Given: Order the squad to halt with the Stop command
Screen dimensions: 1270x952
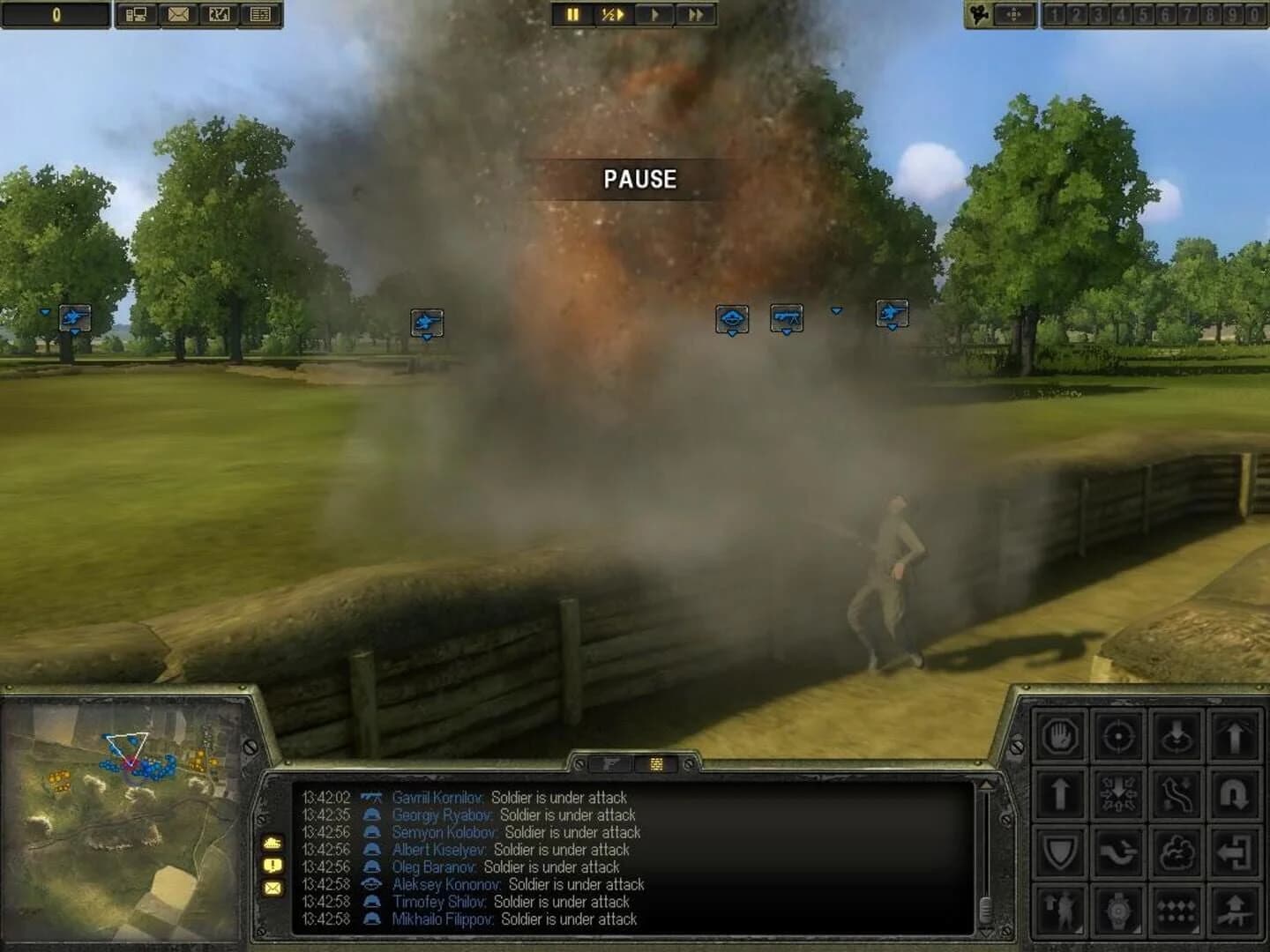Looking at the screenshot, I should click(x=1060, y=736).
